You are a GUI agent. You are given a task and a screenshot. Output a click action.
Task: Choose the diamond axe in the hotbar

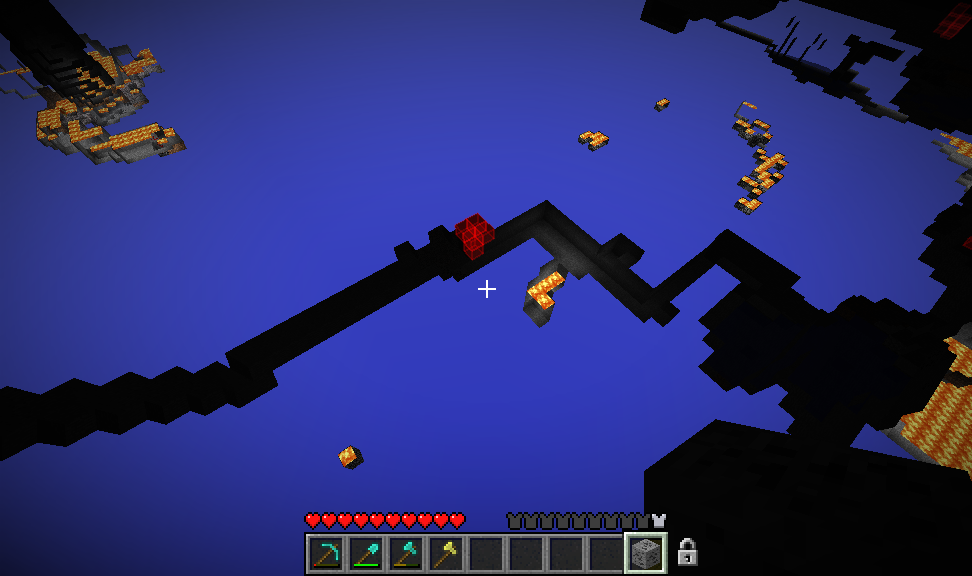(406, 553)
